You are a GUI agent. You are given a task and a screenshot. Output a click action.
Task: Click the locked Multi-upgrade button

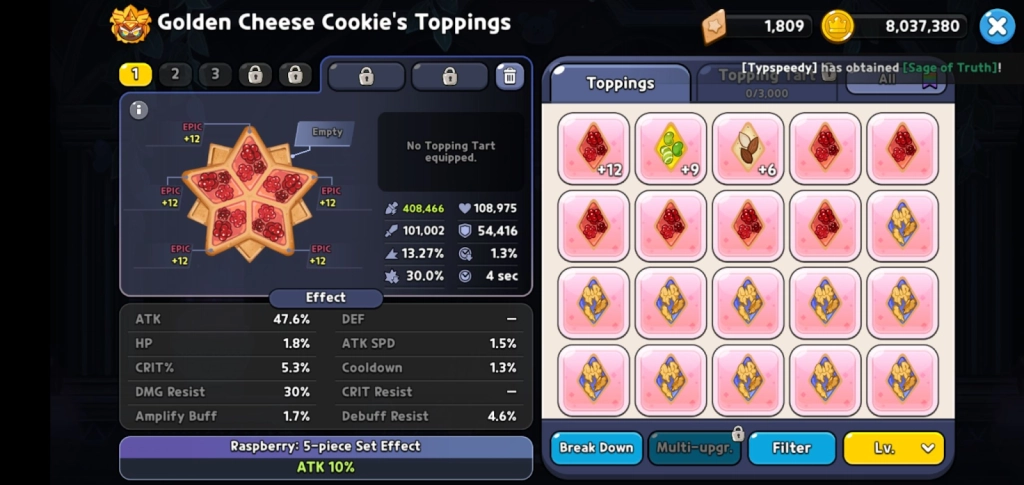coord(694,448)
